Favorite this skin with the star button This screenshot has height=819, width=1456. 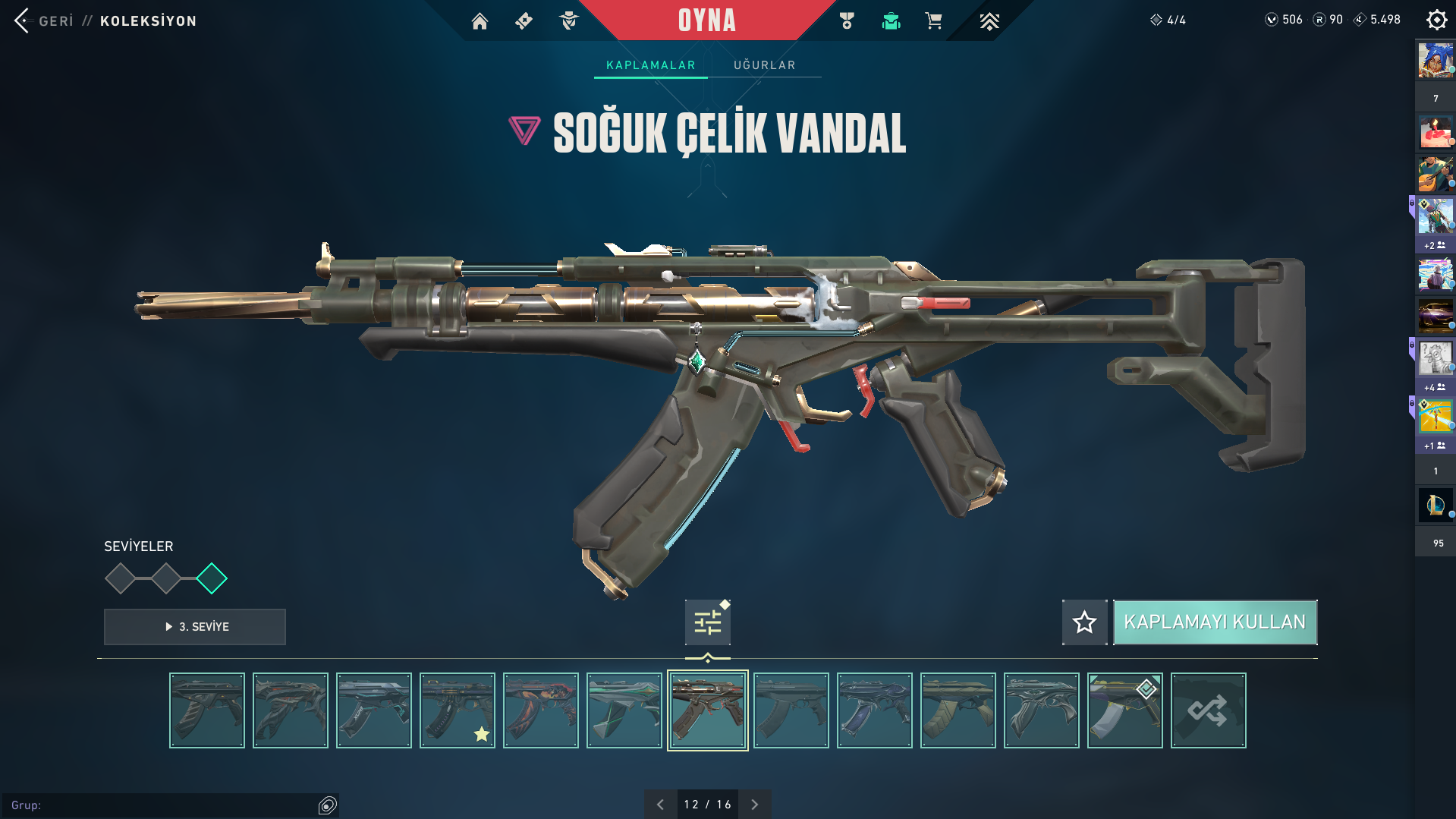click(x=1084, y=622)
